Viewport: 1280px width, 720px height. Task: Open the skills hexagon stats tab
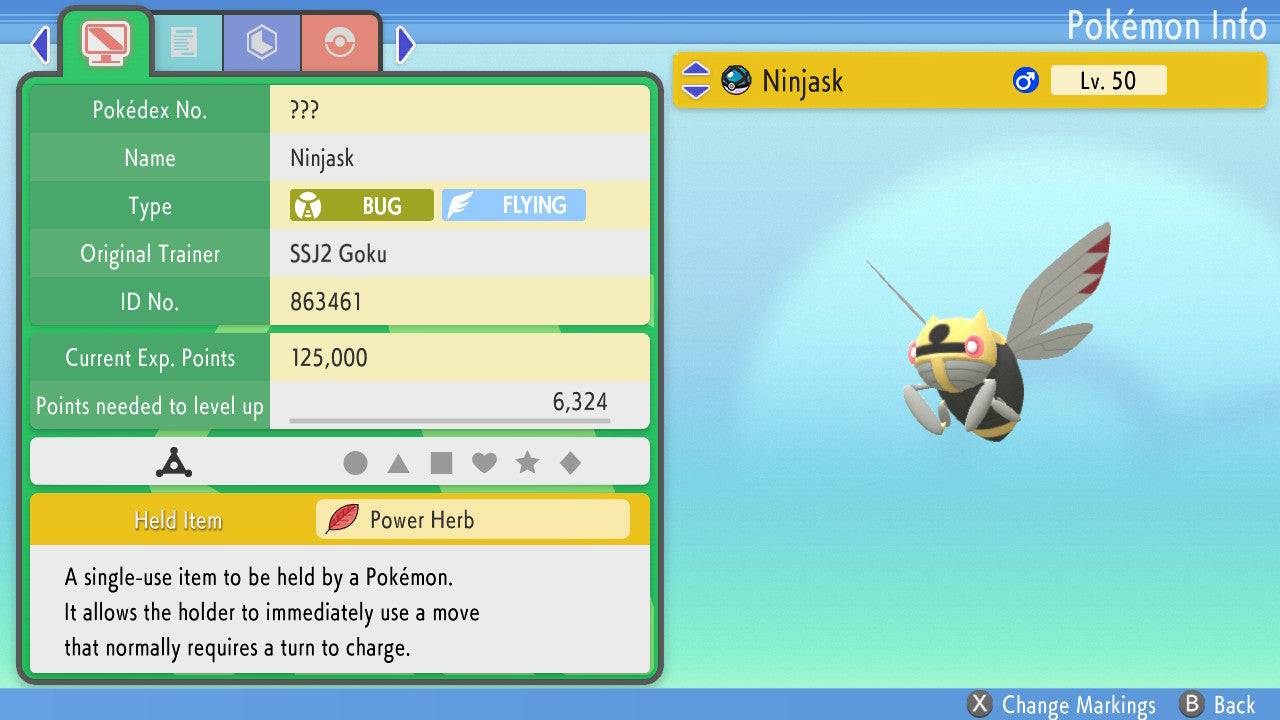point(261,42)
